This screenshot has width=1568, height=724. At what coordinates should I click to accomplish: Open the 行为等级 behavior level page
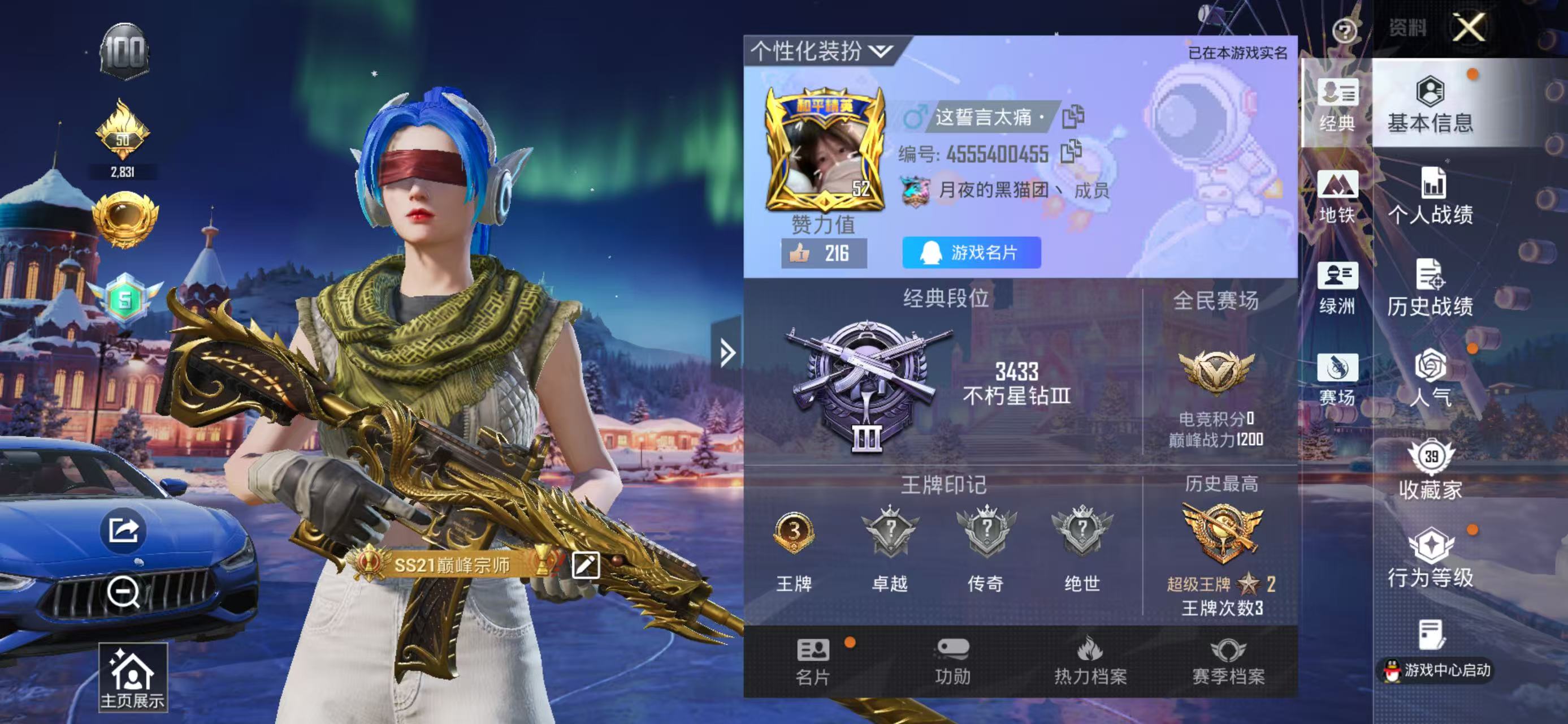(x=1431, y=558)
